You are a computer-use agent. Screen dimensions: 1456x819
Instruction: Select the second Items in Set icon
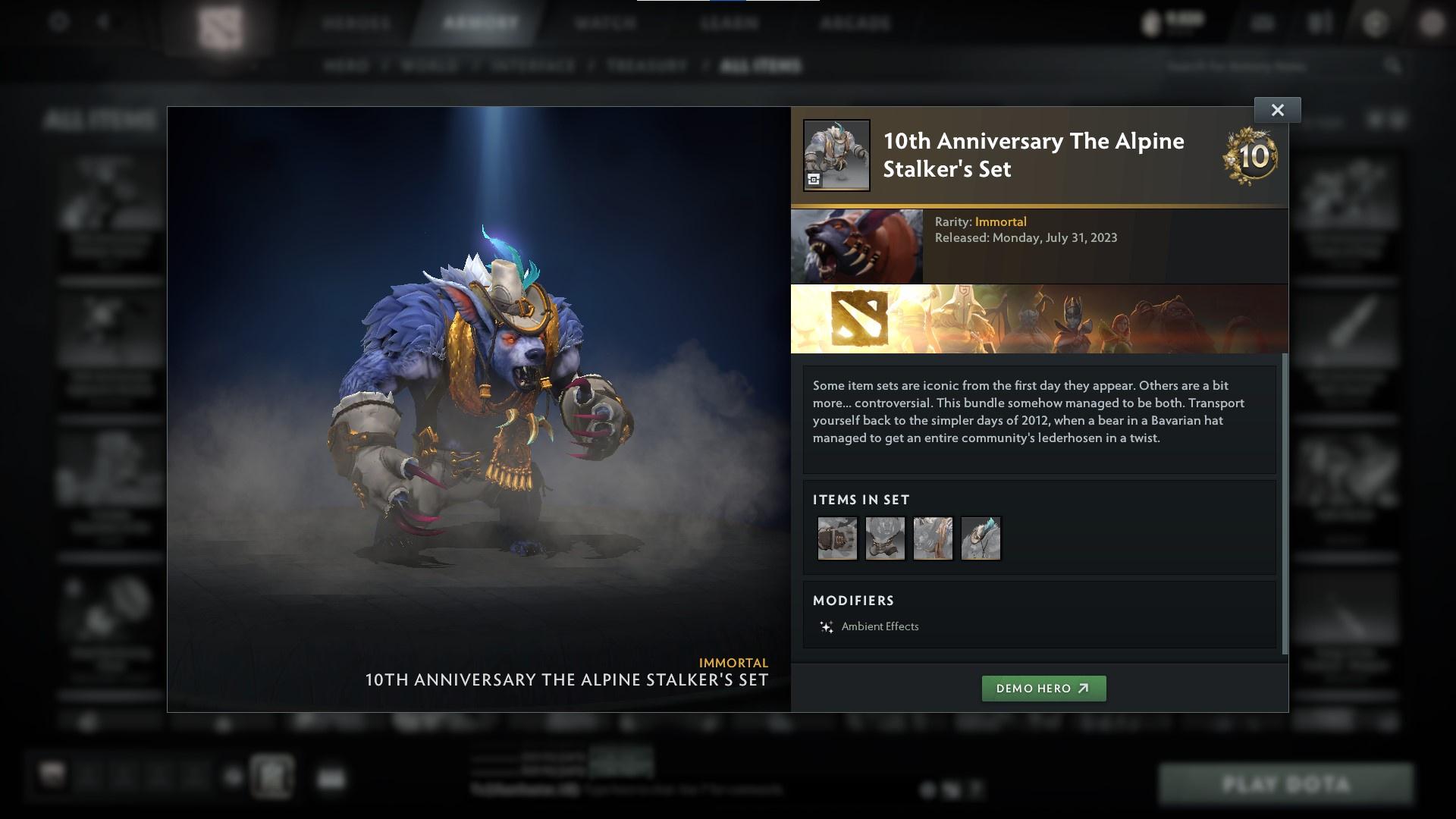pyautogui.click(x=885, y=538)
